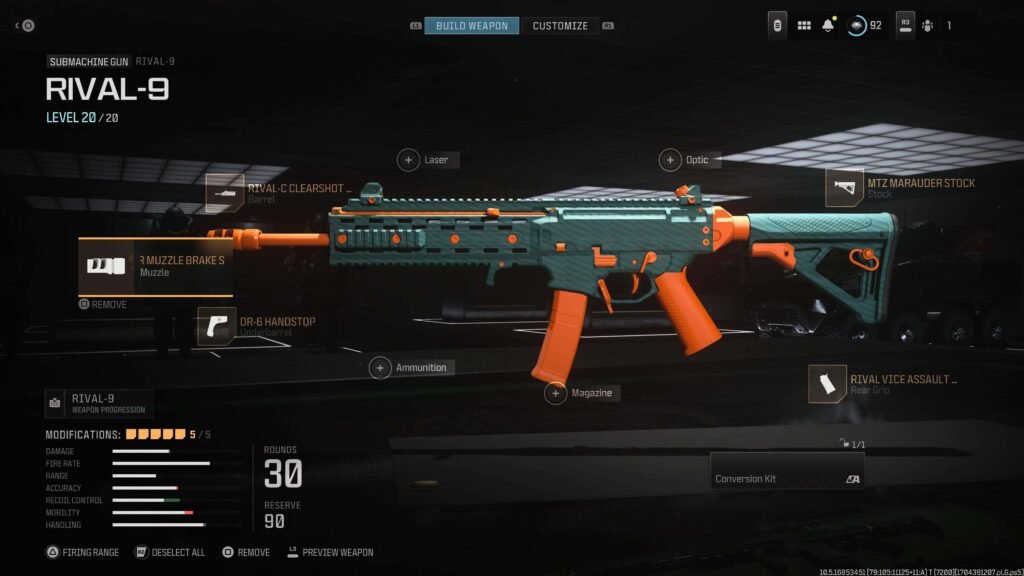Image resolution: width=1024 pixels, height=576 pixels.
Task: Deselect all attachments
Action: (x=174, y=552)
